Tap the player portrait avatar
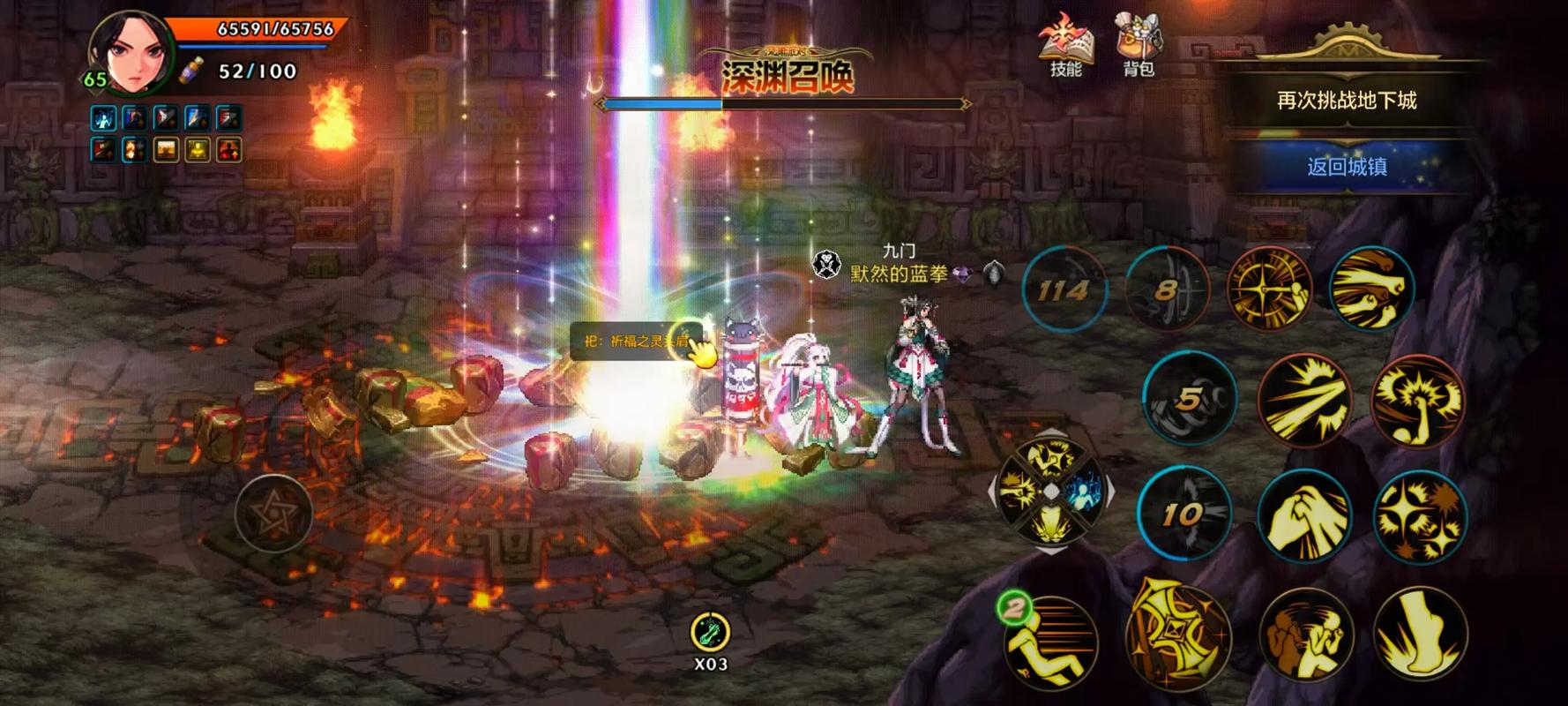This screenshot has height=706, width=1568. click(130, 53)
